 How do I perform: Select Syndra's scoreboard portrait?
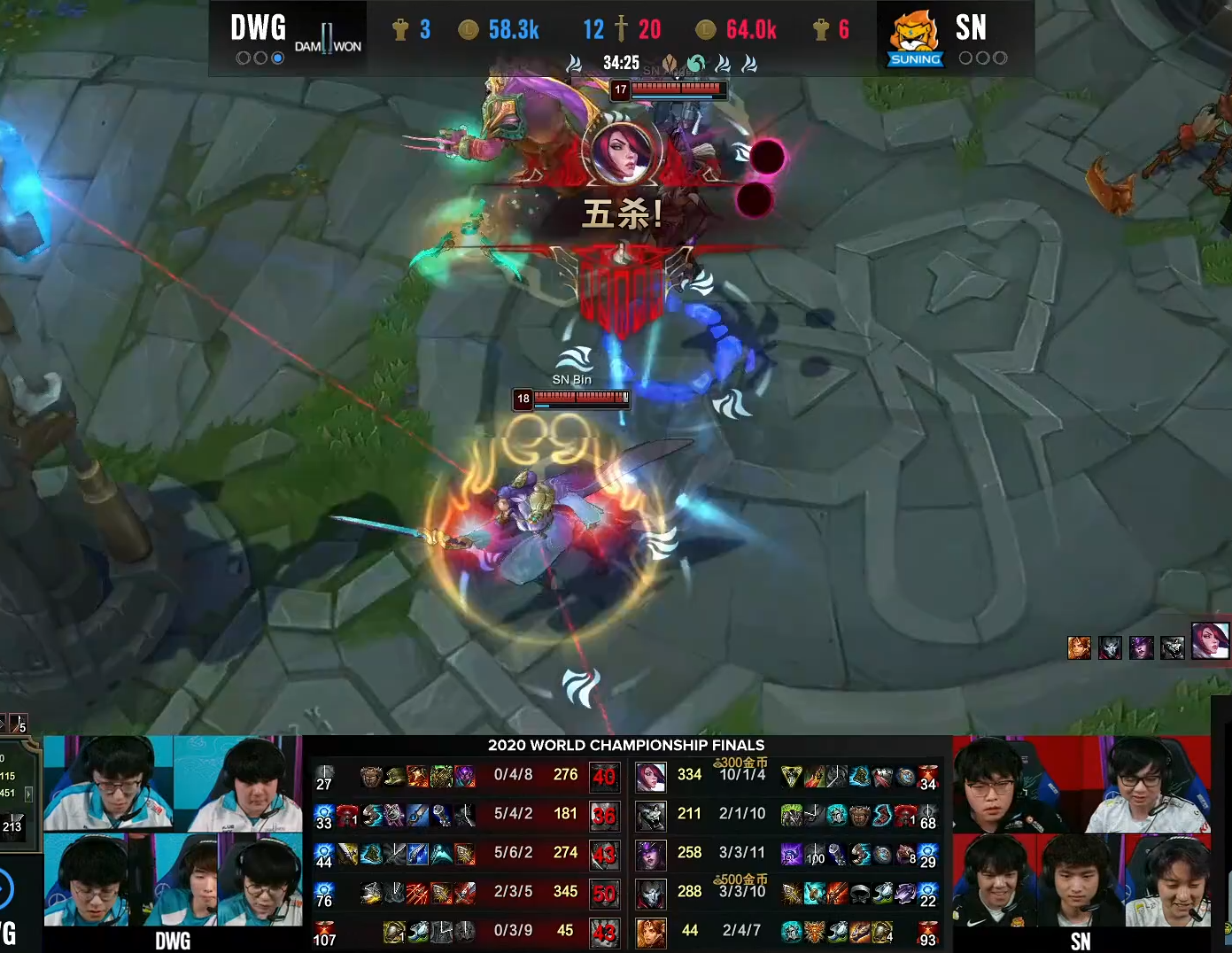coord(651,854)
